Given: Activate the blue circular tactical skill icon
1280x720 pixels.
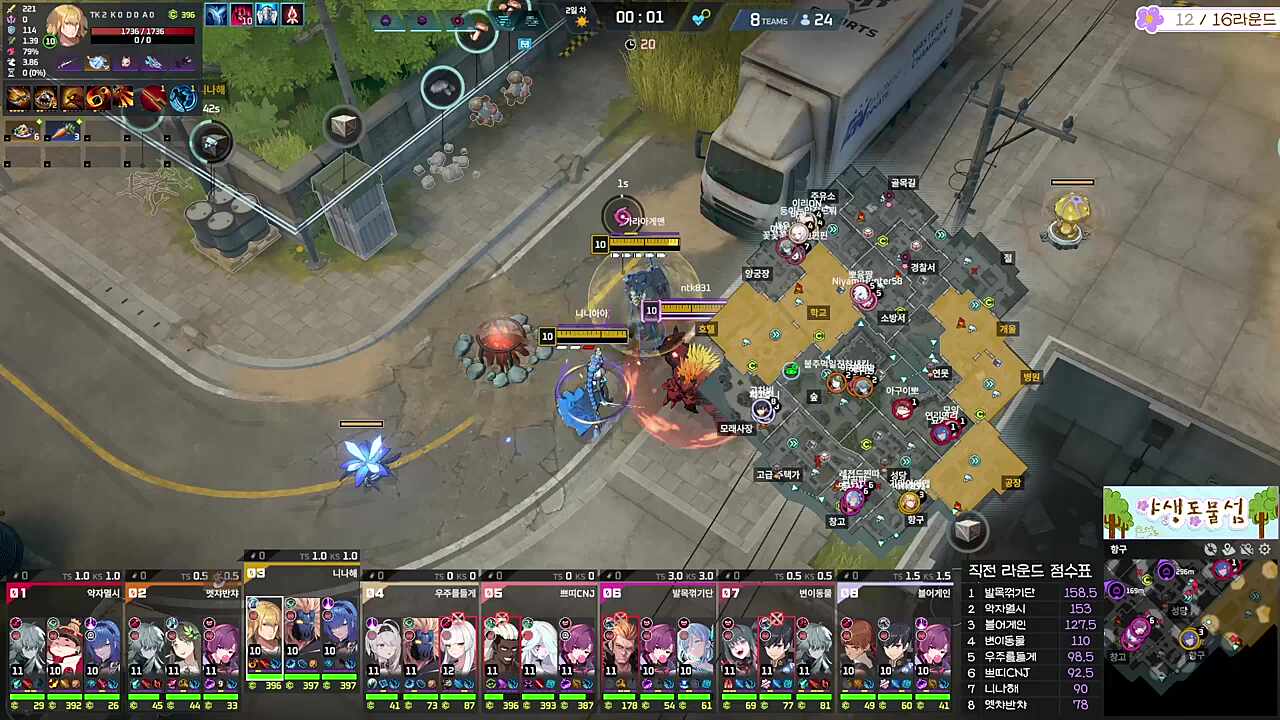Looking at the screenshot, I should tap(183, 98).
